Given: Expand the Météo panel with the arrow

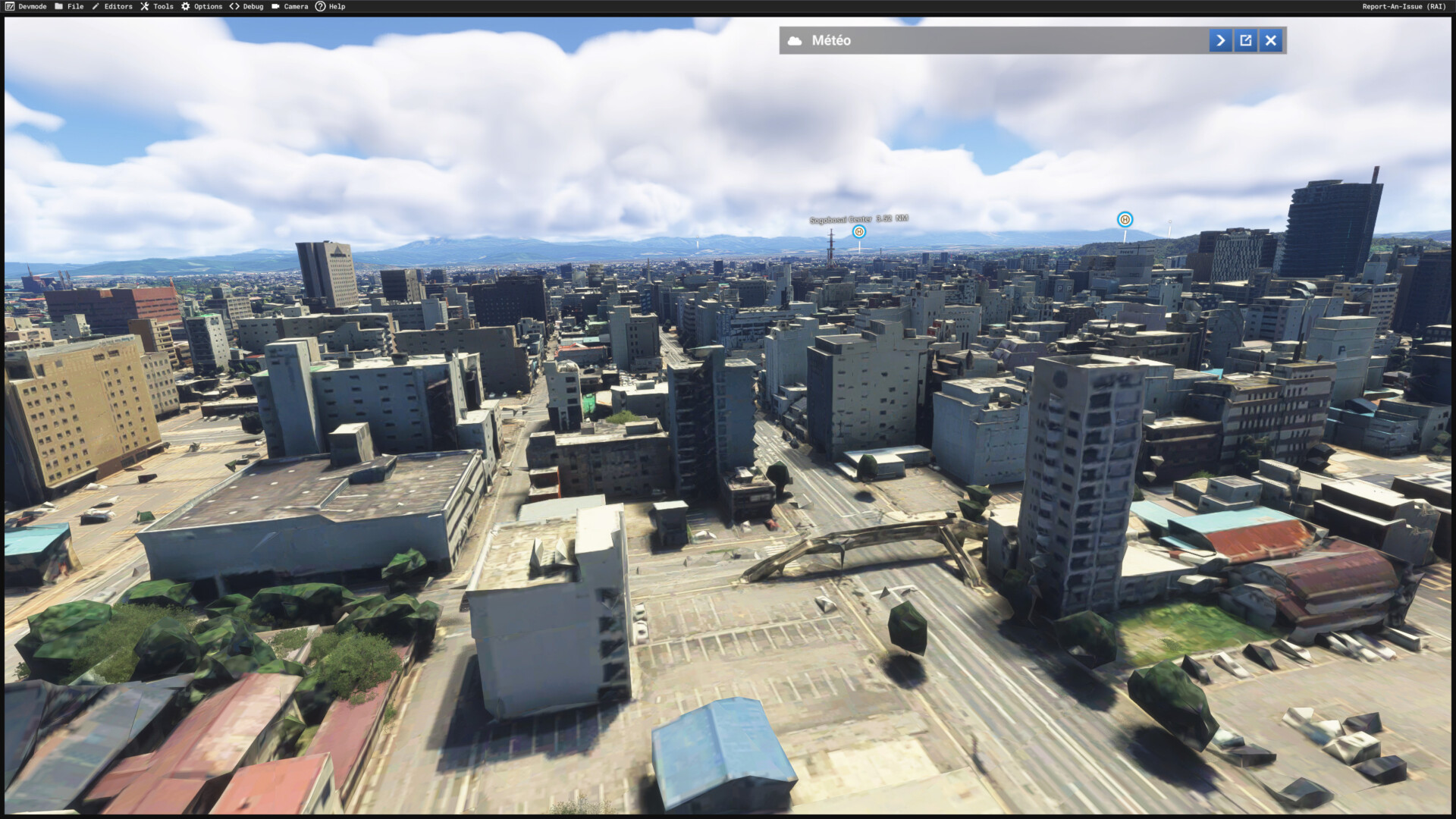Looking at the screenshot, I should pos(1220,40).
